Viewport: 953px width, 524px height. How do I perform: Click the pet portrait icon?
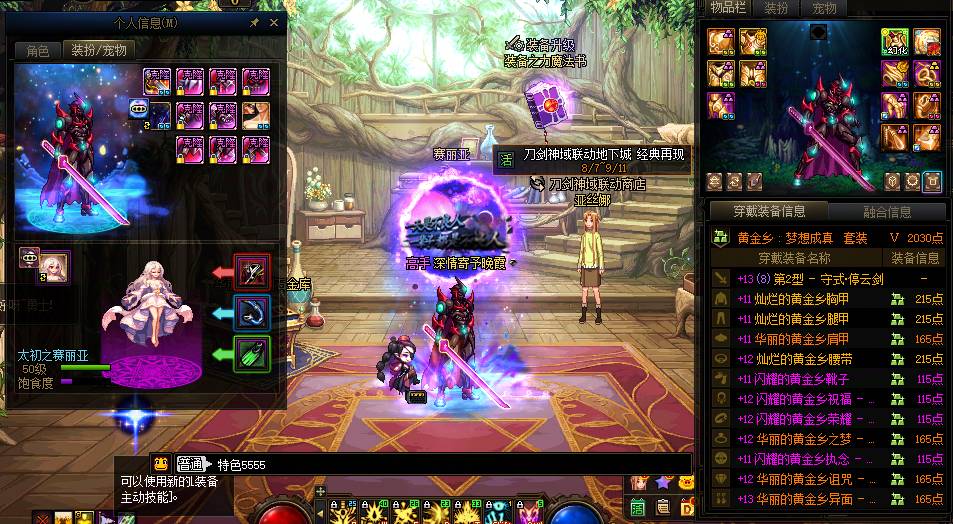coord(54,265)
